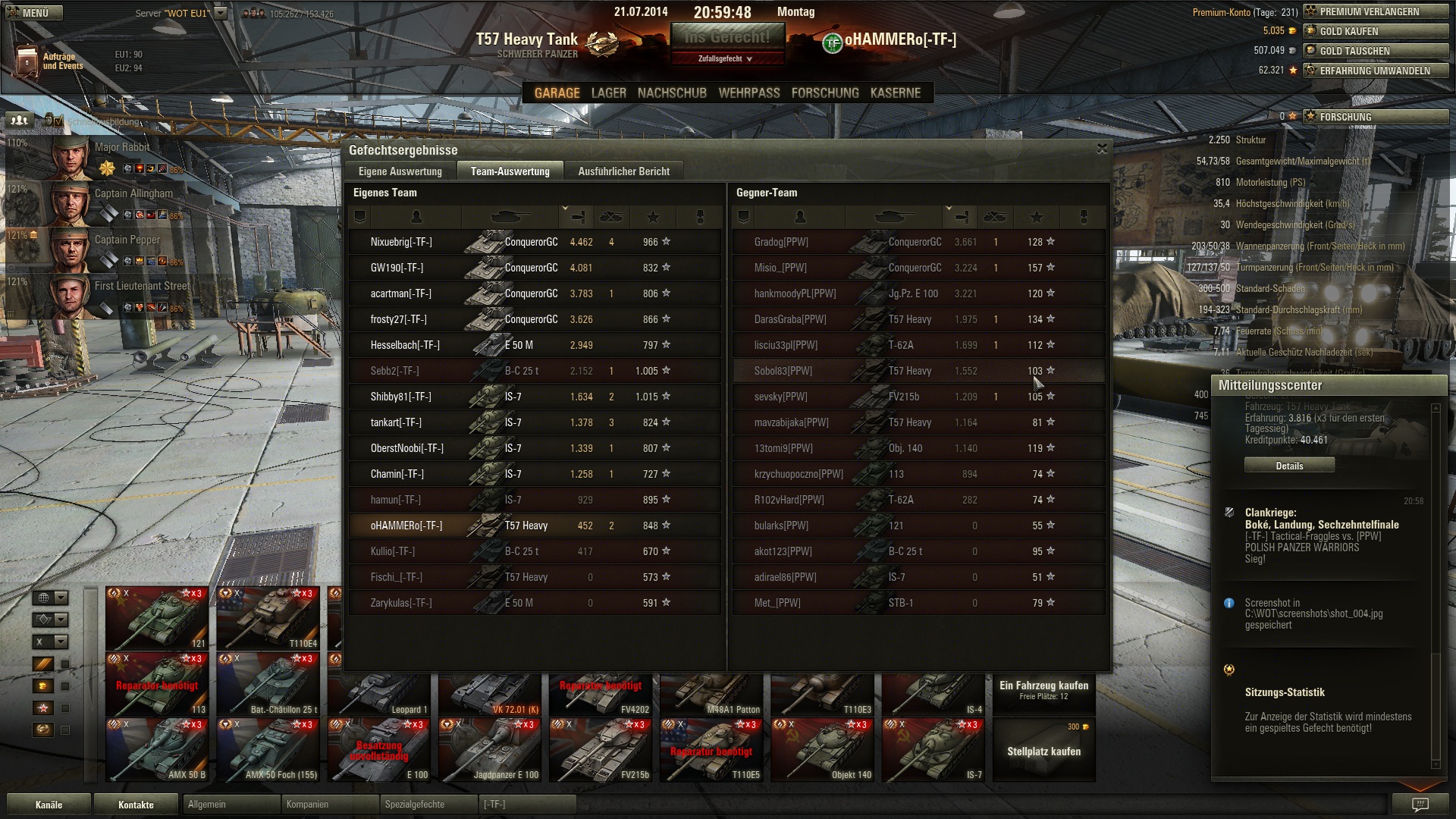The height and width of the screenshot is (819, 1456).
Task: Show the FORSCHUNG tech tree menu
Action: pyautogui.click(x=825, y=93)
